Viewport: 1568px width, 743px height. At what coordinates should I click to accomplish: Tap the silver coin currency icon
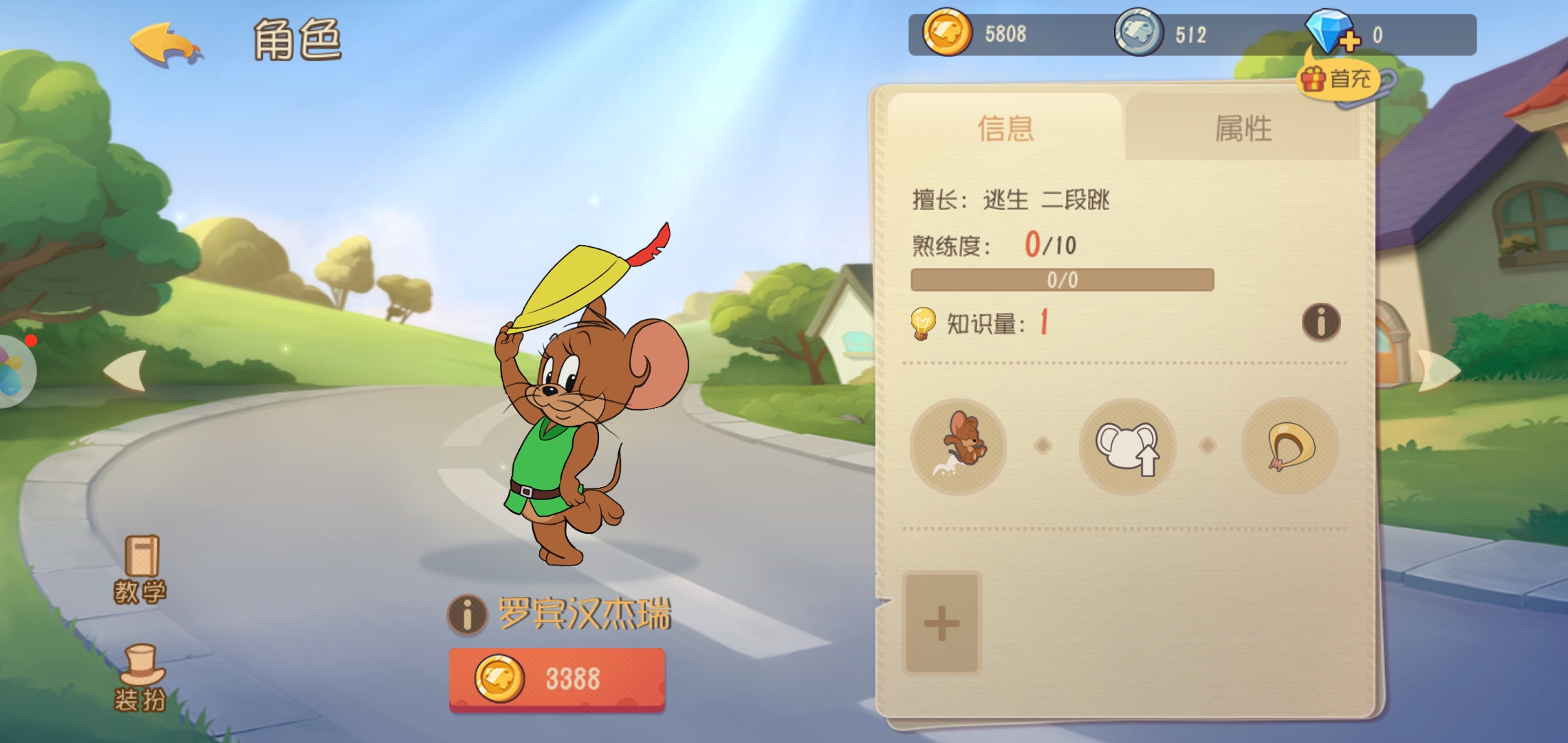click(1139, 33)
